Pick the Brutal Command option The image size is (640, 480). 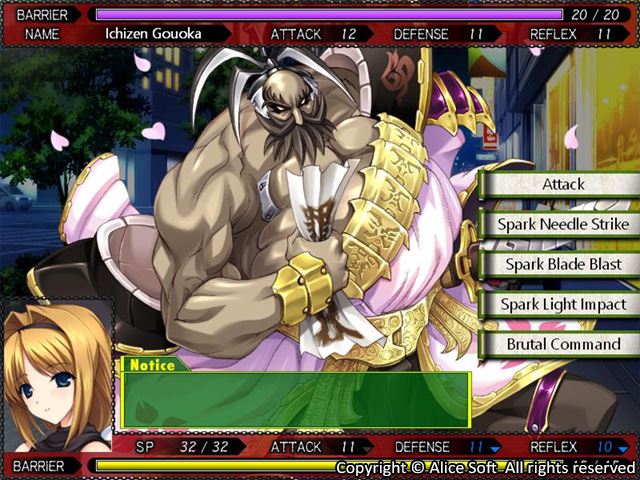[563, 345]
